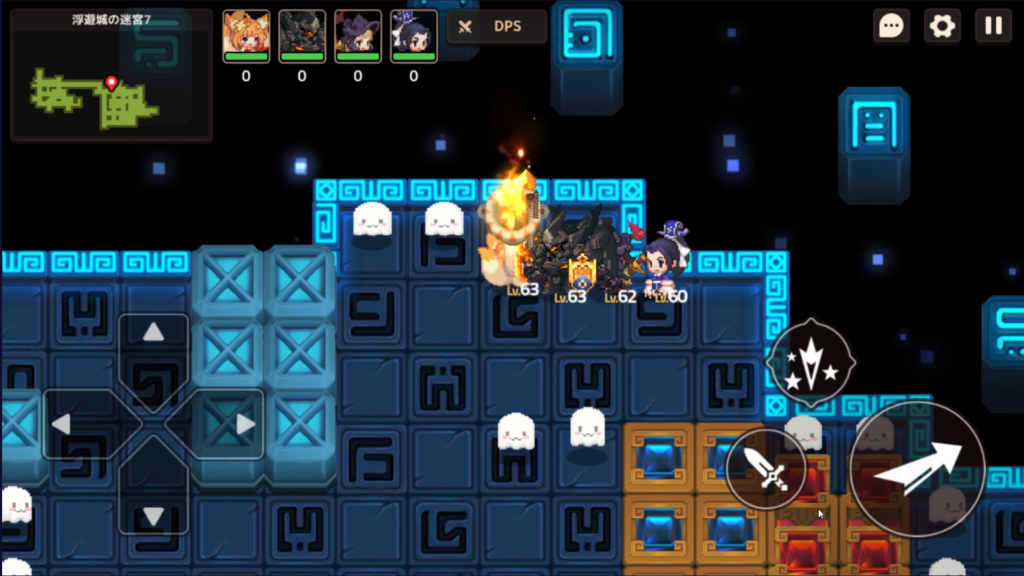Trigger the star burst chain skill

point(810,362)
